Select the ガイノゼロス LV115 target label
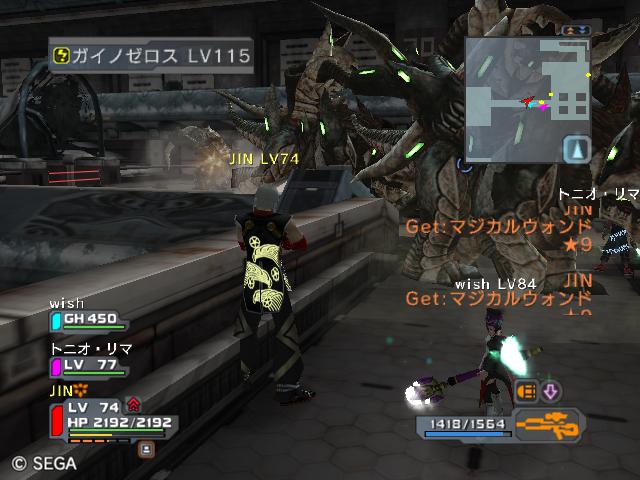Viewport: 640px width, 480px height. point(151,56)
